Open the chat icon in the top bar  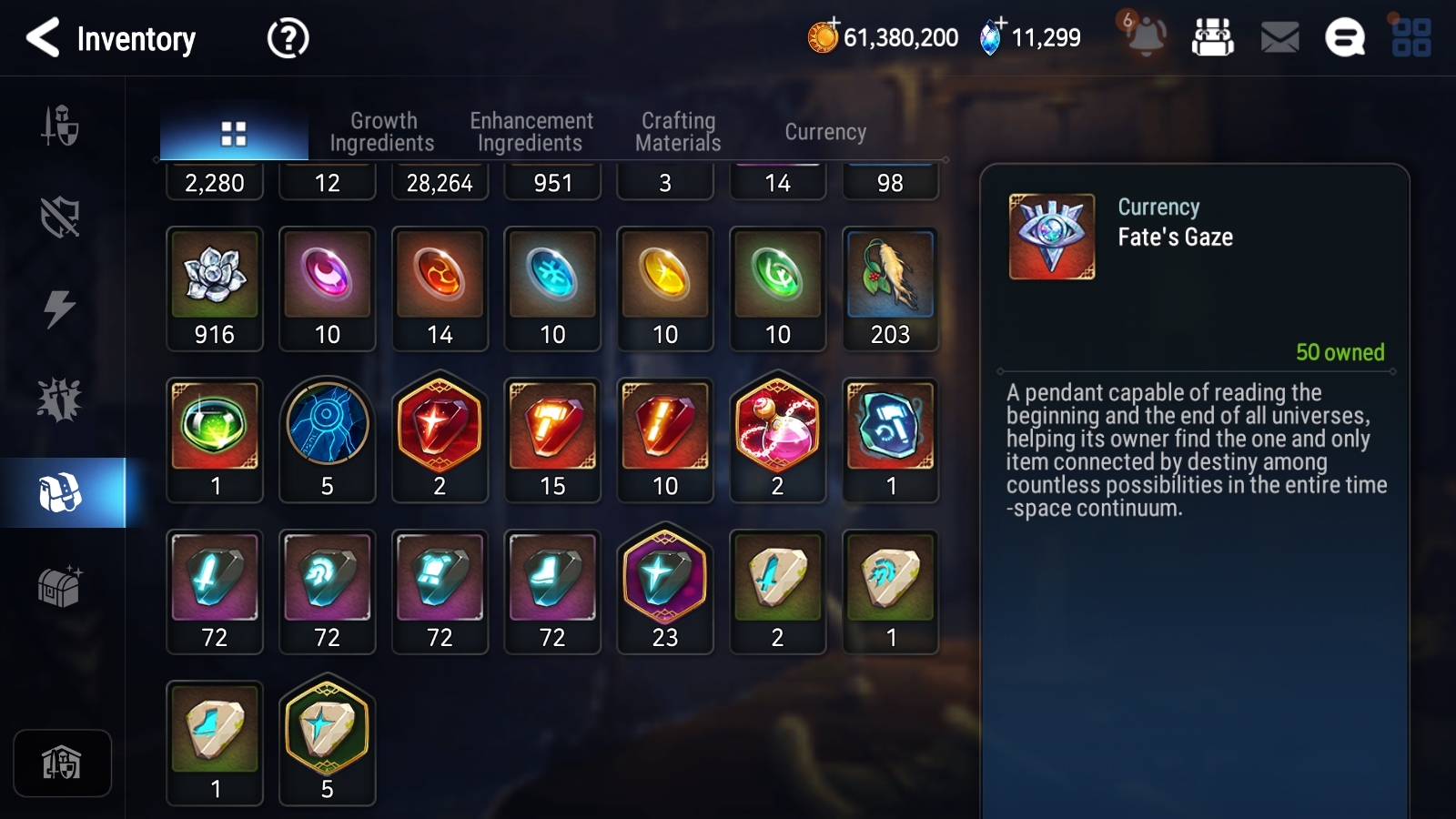1344,37
